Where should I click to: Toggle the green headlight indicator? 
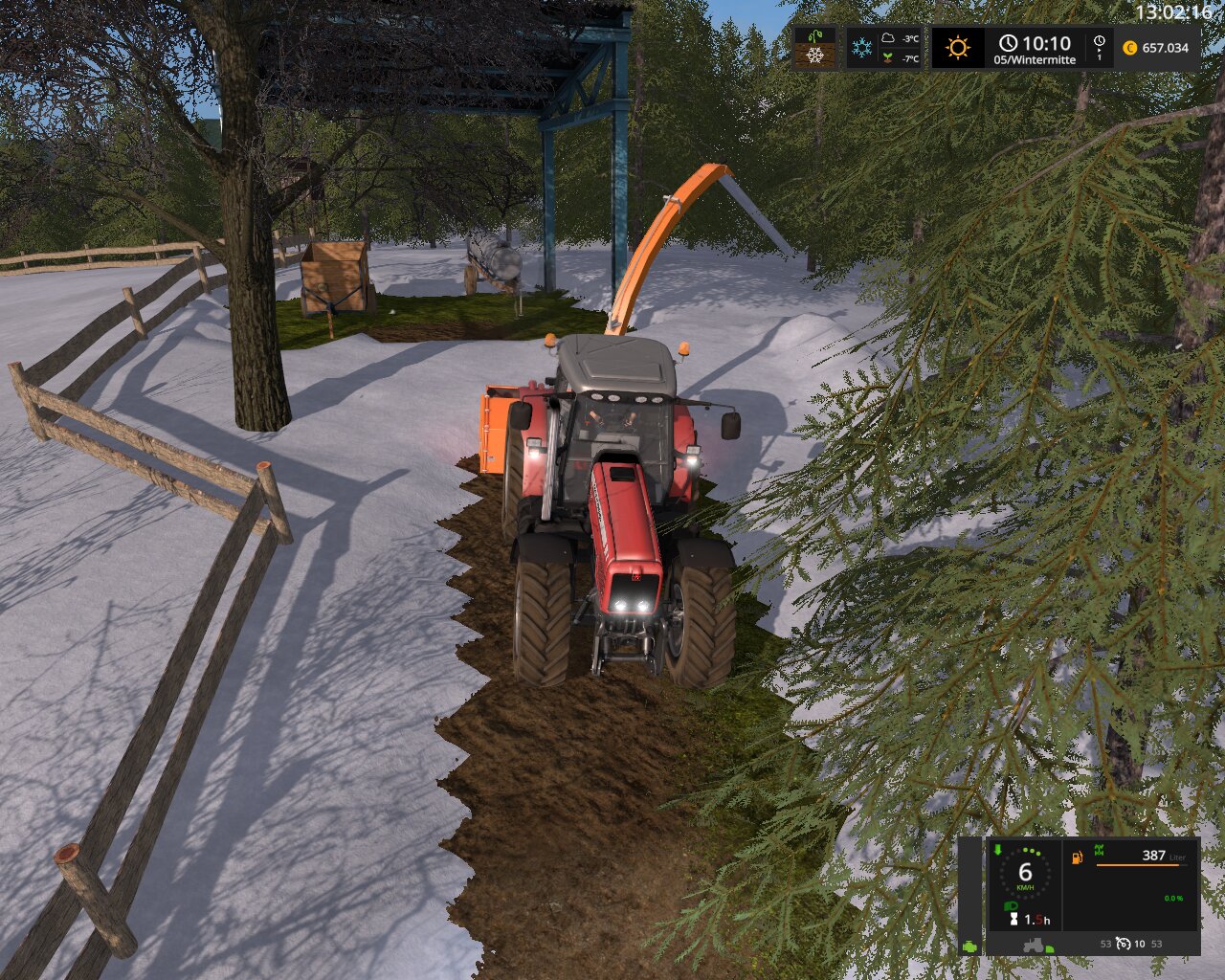1009,905
